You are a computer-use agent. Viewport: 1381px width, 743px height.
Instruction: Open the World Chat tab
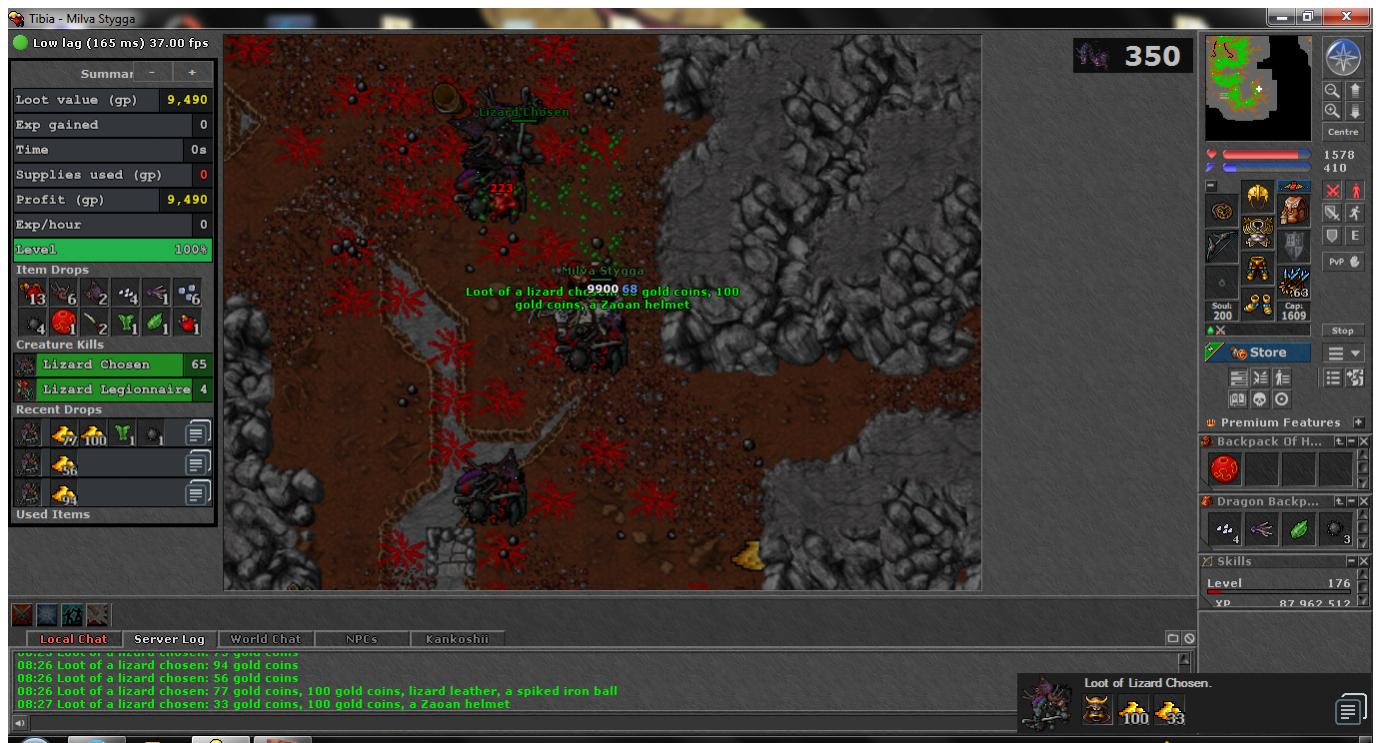265,639
